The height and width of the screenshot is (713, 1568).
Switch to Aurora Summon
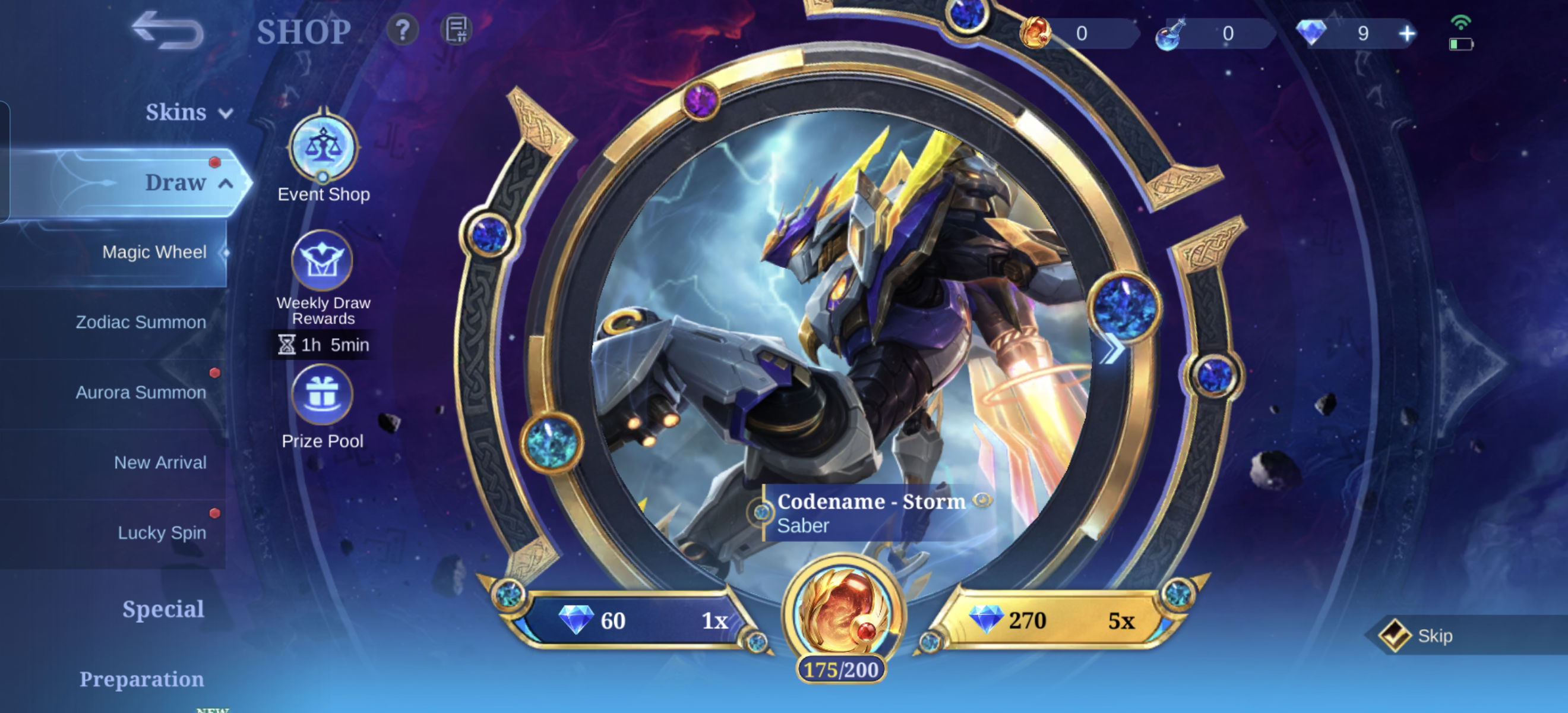pyautogui.click(x=141, y=392)
